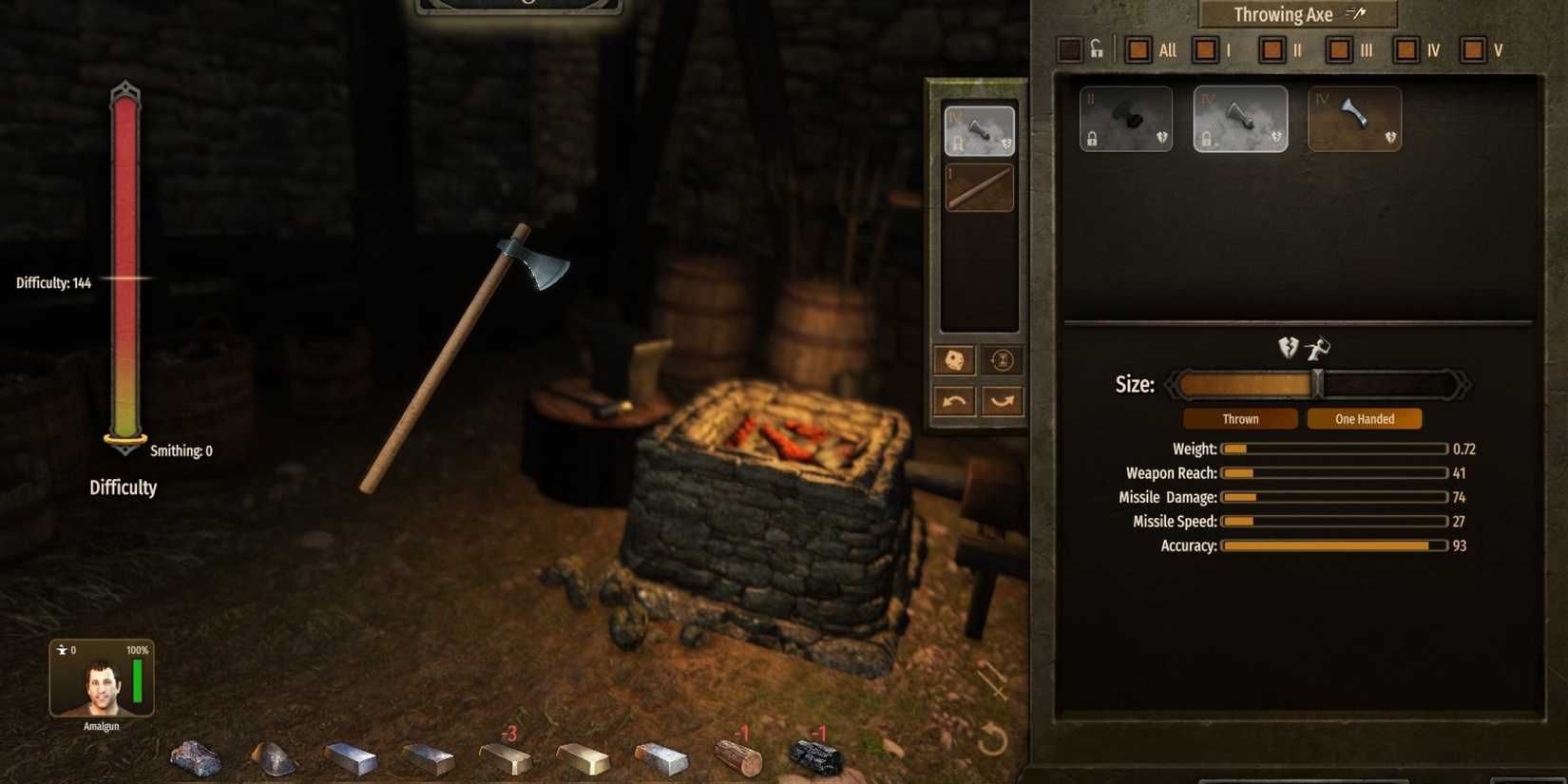The height and width of the screenshot is (784, 1568).
Task: Click the hourglass swap icon beside the dice
Action: coord(1000,360)
